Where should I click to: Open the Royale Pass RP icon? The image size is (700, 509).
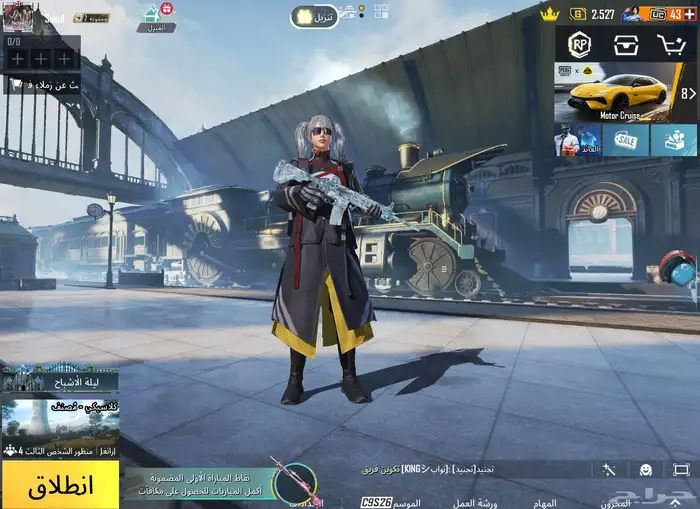[579, 45]
